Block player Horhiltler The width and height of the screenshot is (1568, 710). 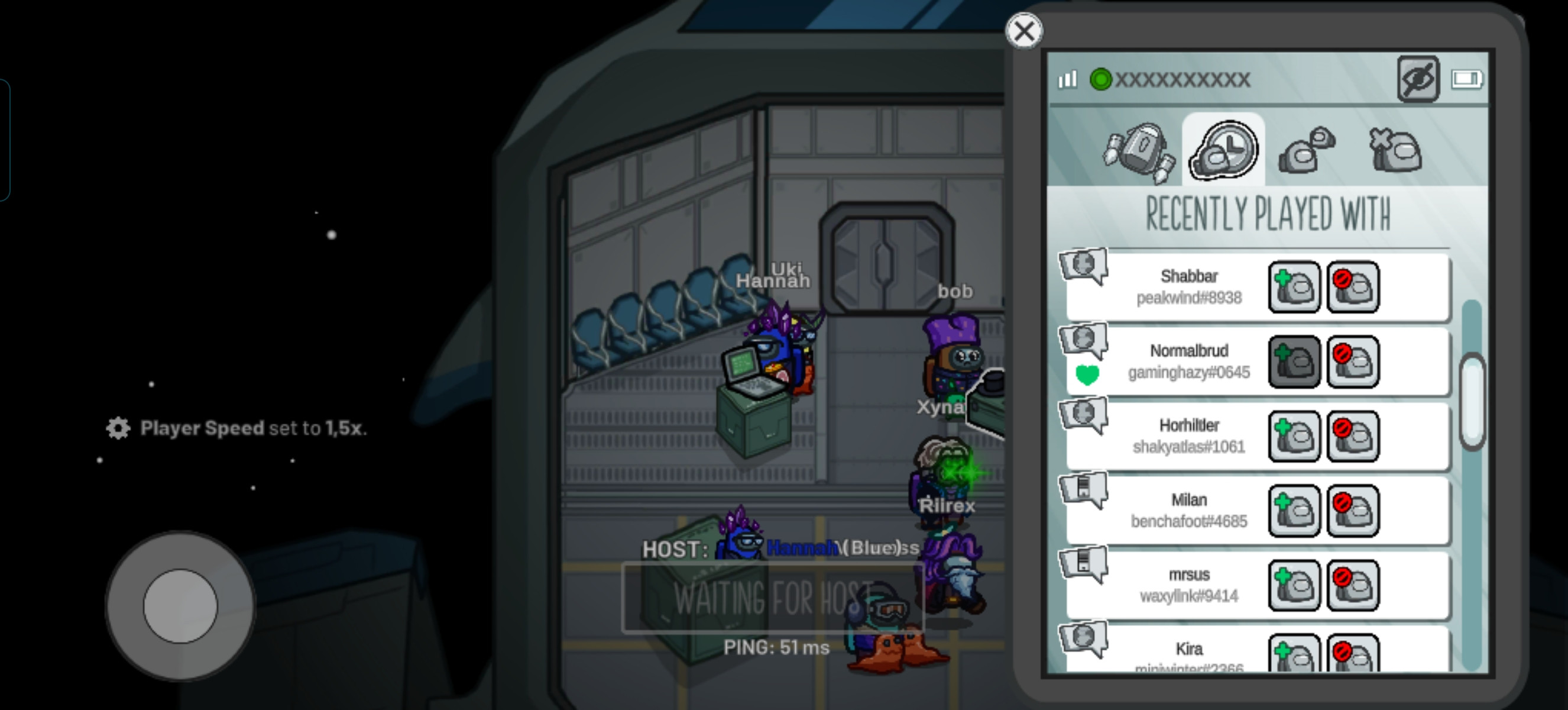(x=1353, y=437)
